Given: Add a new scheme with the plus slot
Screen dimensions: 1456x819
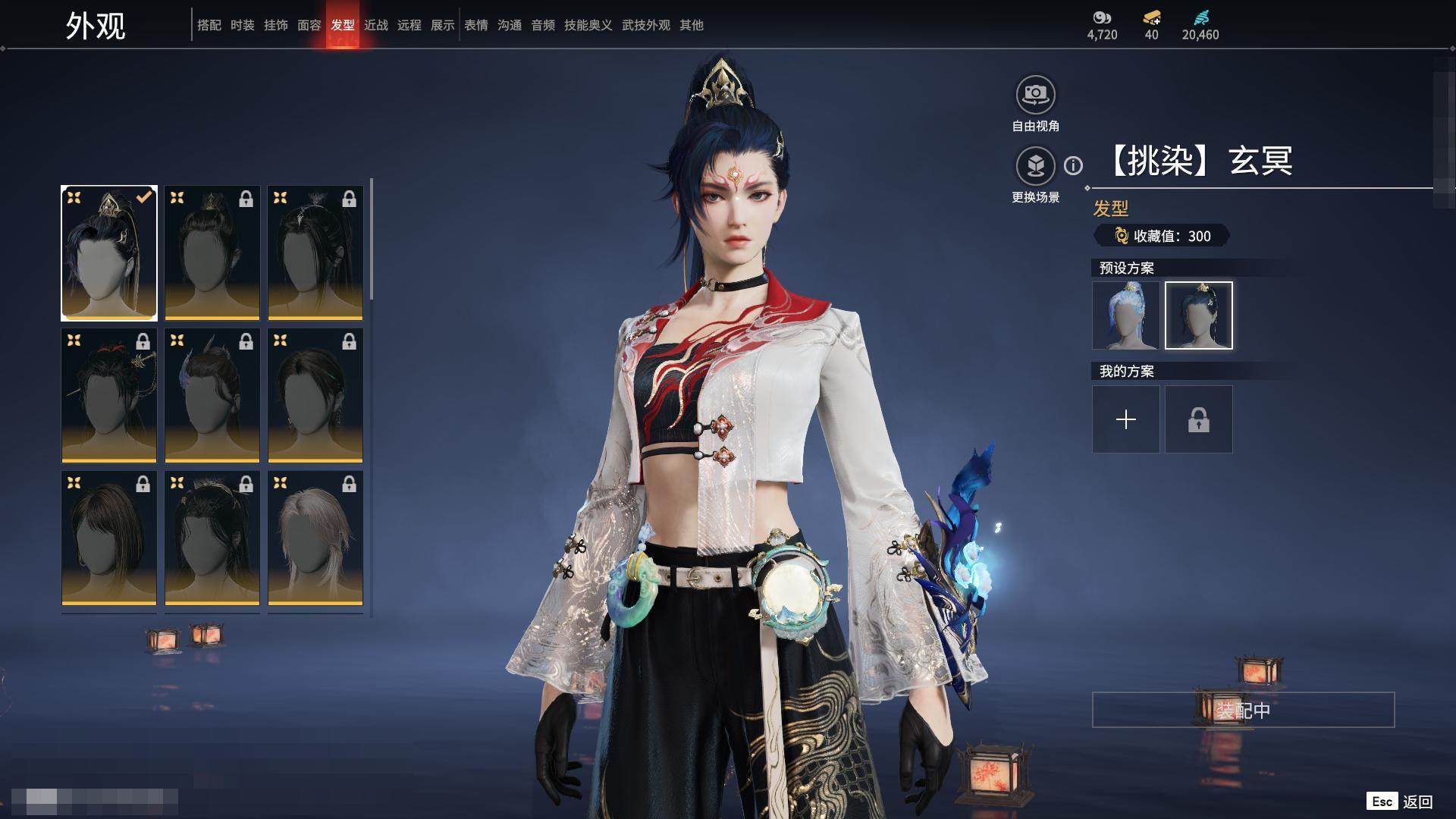Looking at the screenshot, I should [x=1125, y=419].
